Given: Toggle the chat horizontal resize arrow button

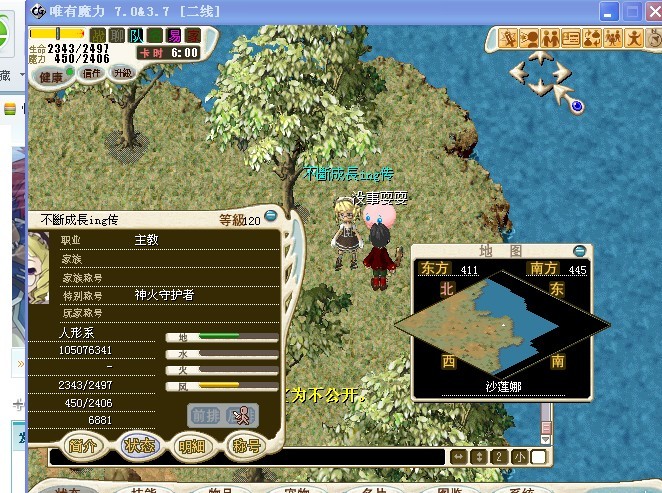Looking at the screenshot, I should click(458, 457).
